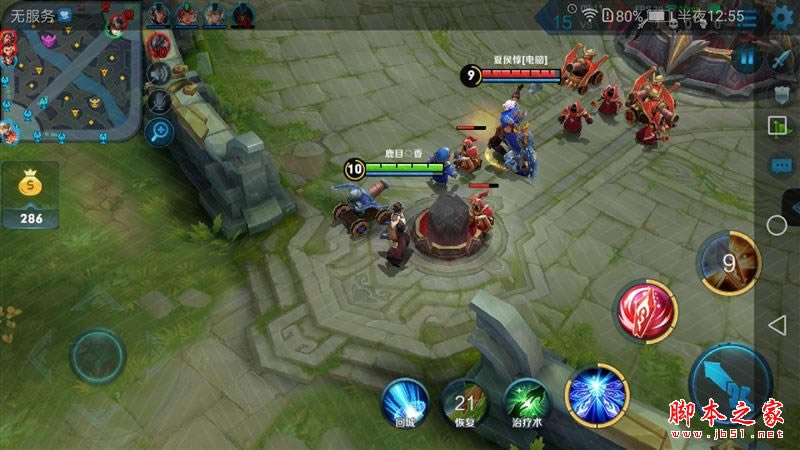The width and height of the screenshot is (800, 450).
Task: Cast the Heal (治疗术) summoner spell
Action: tap(526, 402)
